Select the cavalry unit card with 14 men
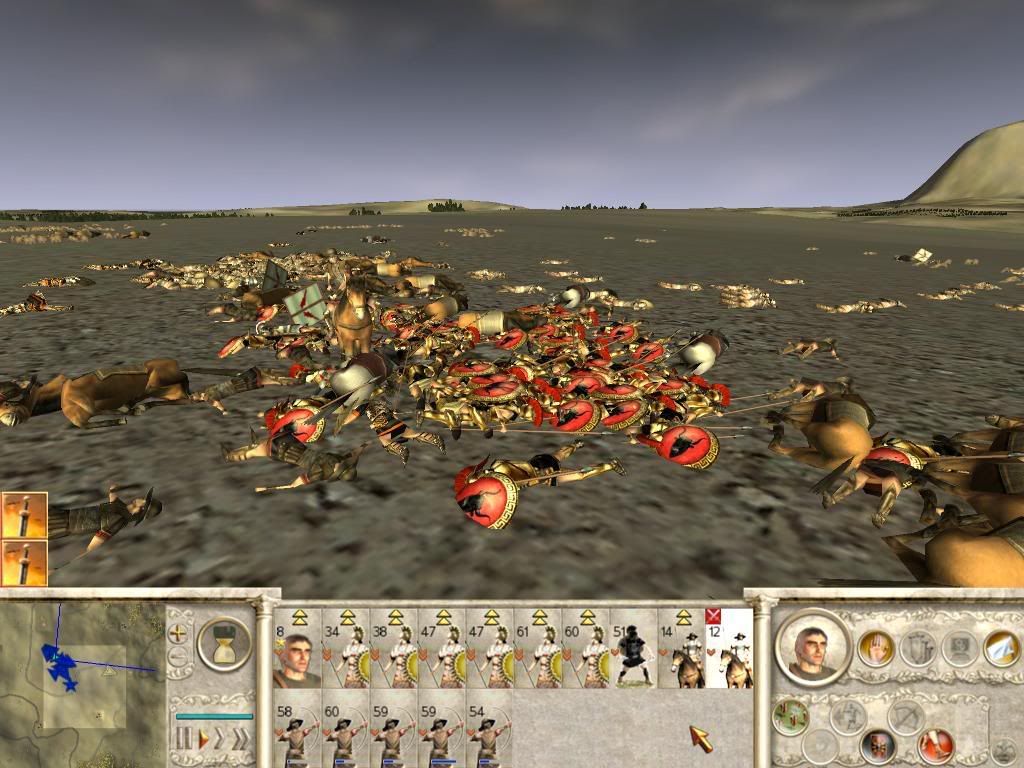Viewport: 1024px width, 768px height. coord(682,650)
